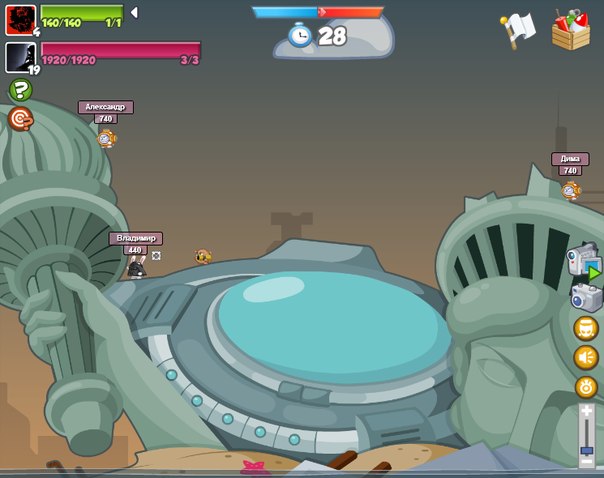Open the weapons crate
Screen dimensions: 604x478
click(x=571, y=29)
